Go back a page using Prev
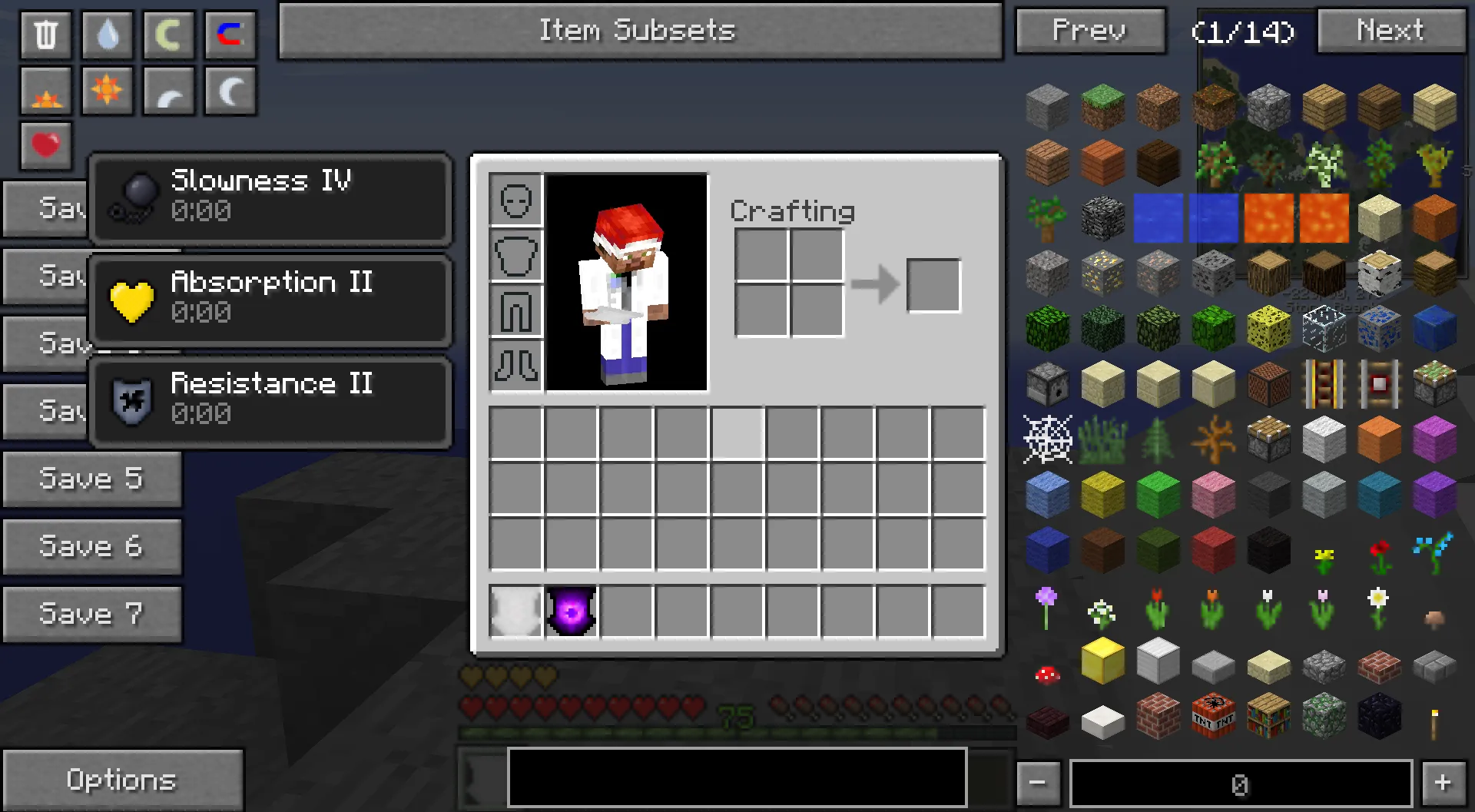This screenshot has height=812, width=1475. point(1089,31)
